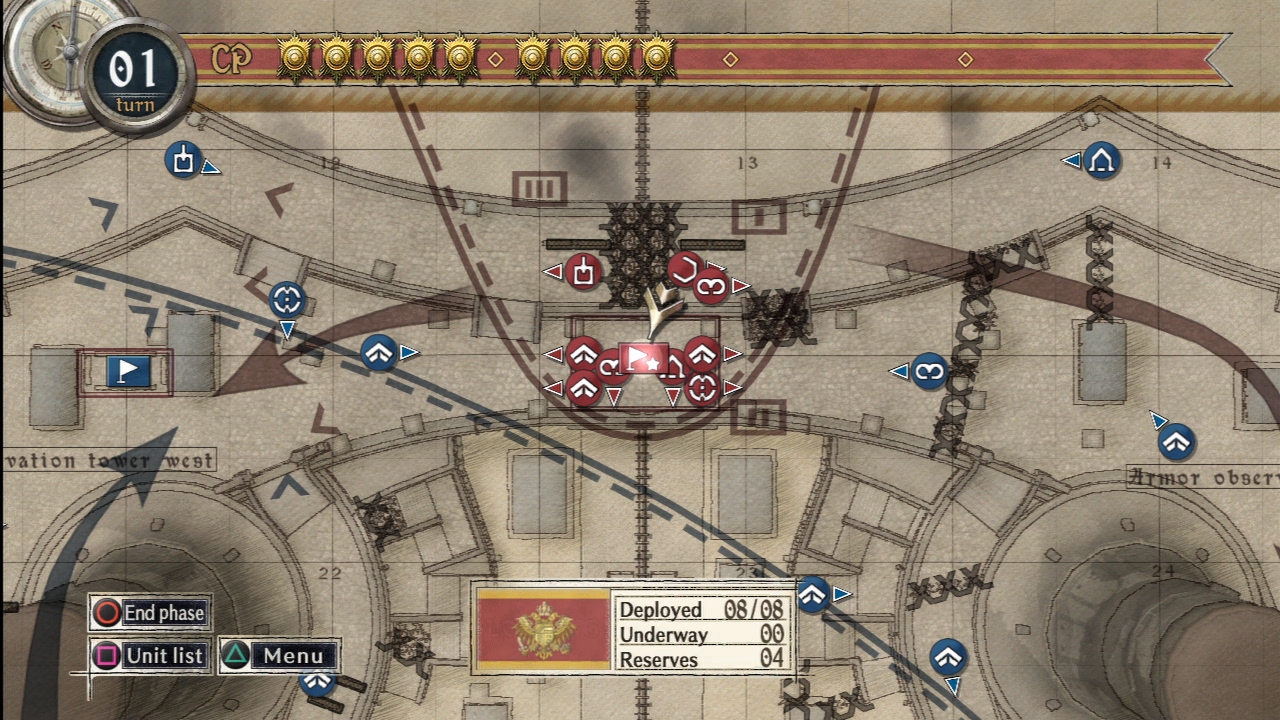Open the Menu option
Image resolution: width=1280 pixels, height=720 pixels.
[280, 656]
